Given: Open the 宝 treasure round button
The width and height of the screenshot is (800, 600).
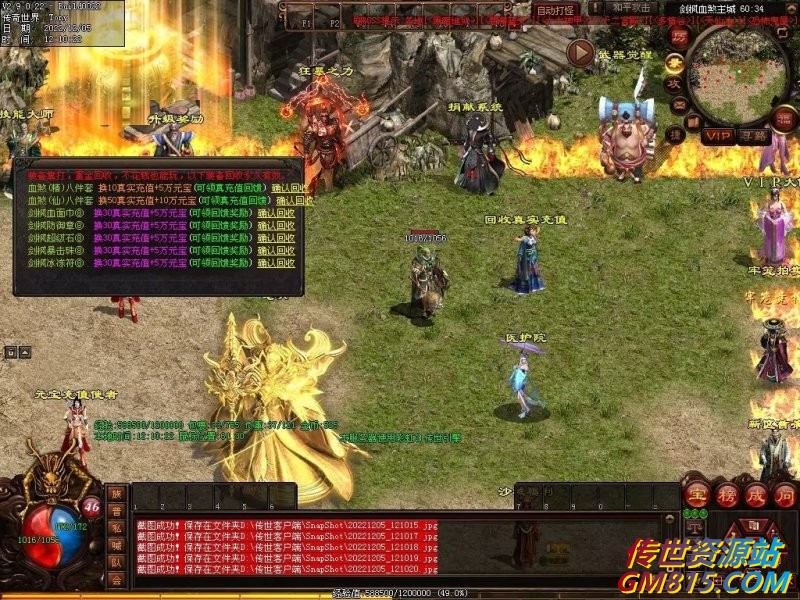Looking at the screenshot, I should tap(695, 495).
